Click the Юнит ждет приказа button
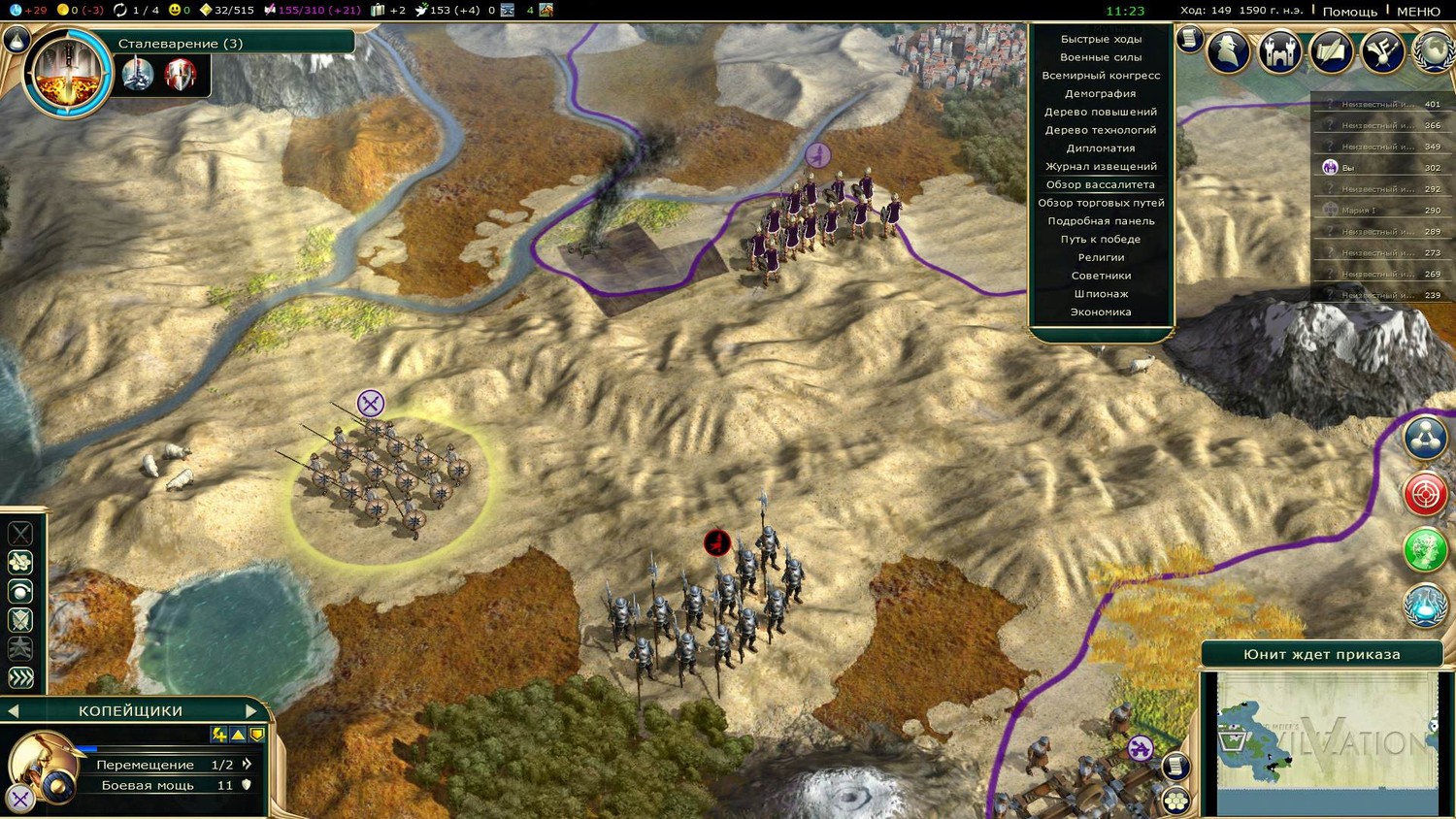 (x=1321, y=655)
